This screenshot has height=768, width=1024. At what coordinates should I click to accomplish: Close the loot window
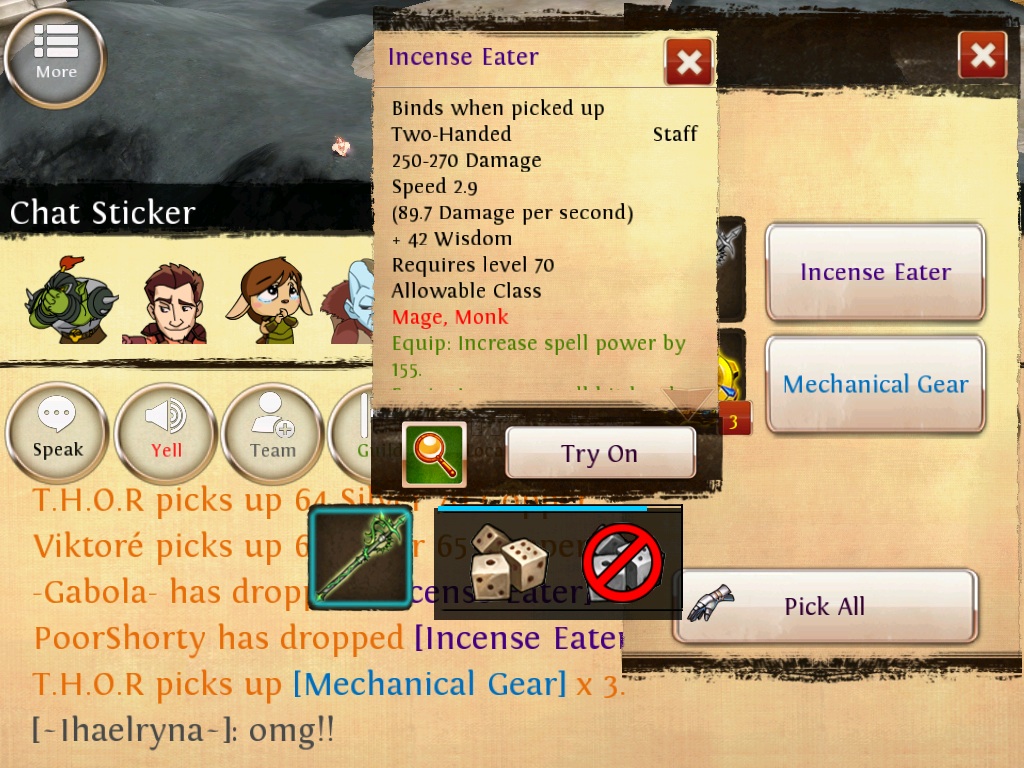tap(982, 55)
